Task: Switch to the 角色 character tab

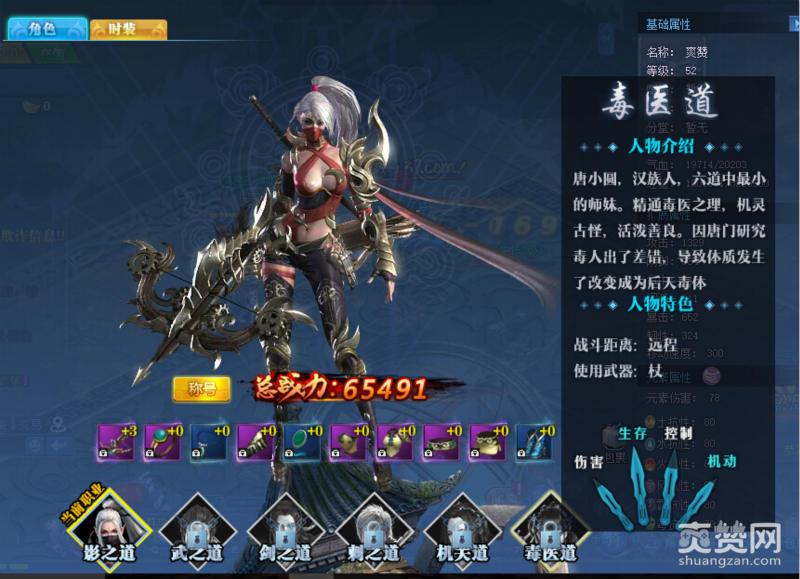Action: coord(46,29)
